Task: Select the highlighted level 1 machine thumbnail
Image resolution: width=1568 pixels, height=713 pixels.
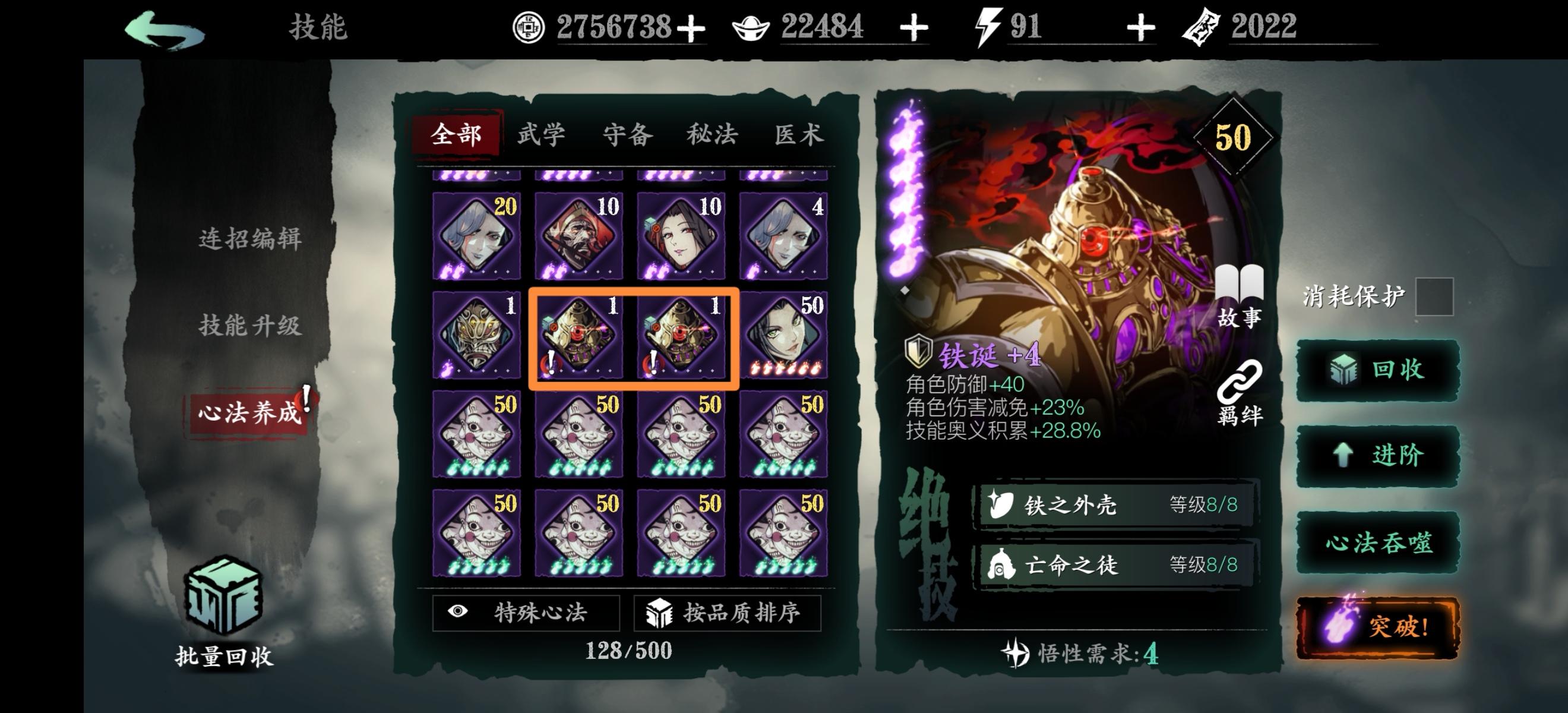Action: 578,336
